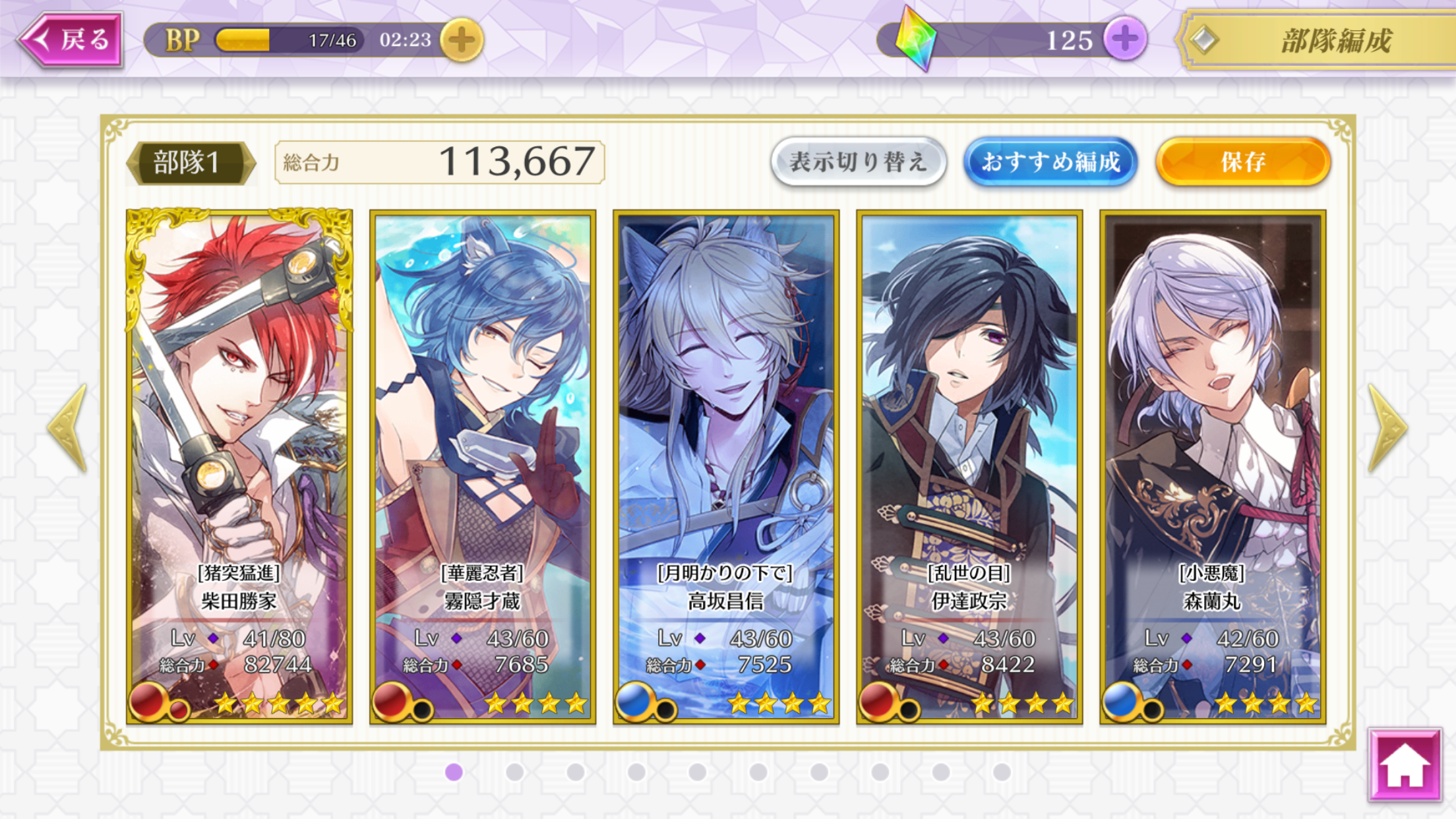The height and width of the screenshot is (819, 1456).
Task: Show the previous squad with left arrow
Action: pyautogui.click(x=68, y=427)
